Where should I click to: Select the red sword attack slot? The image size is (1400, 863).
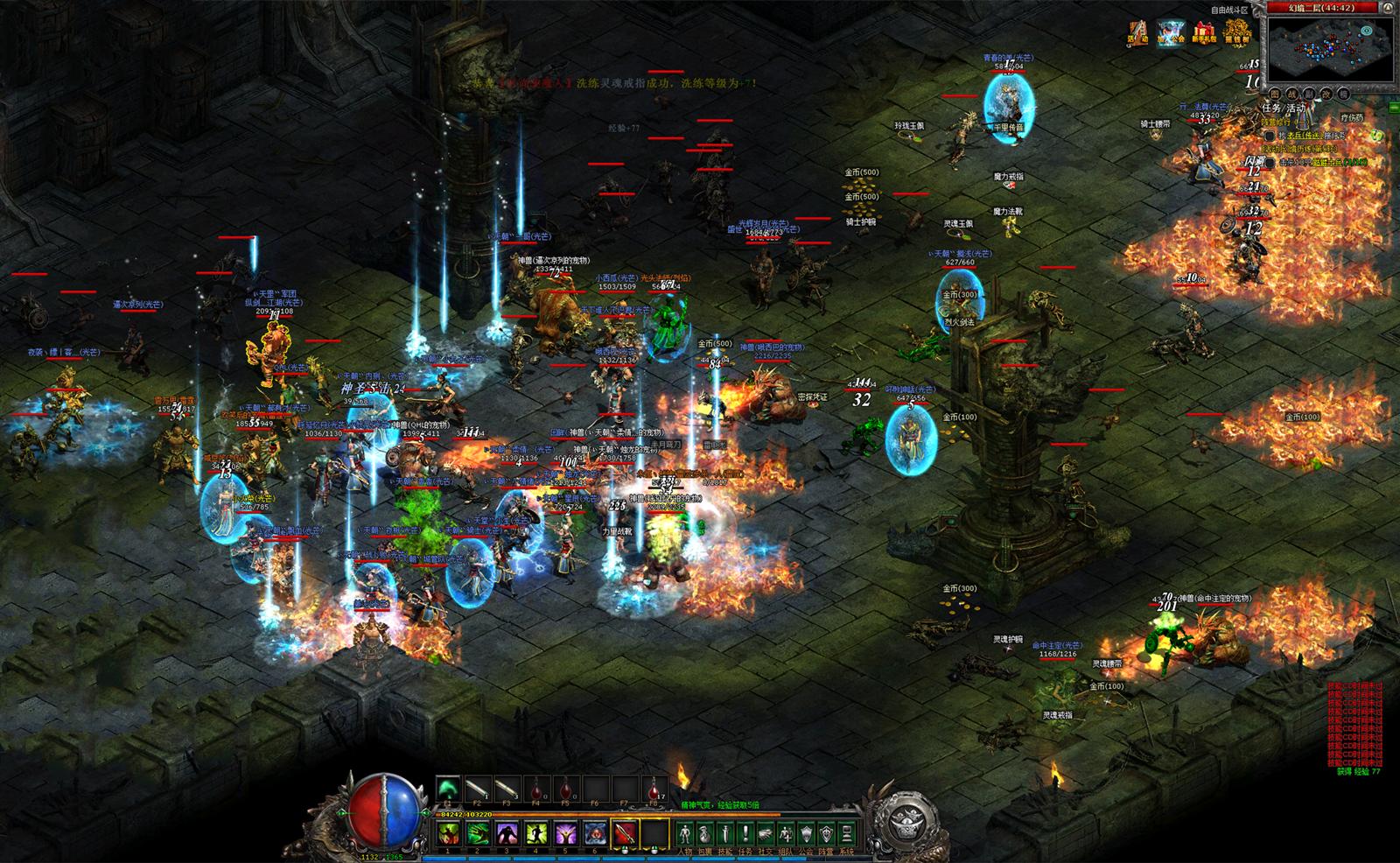(x=625, y=832)
